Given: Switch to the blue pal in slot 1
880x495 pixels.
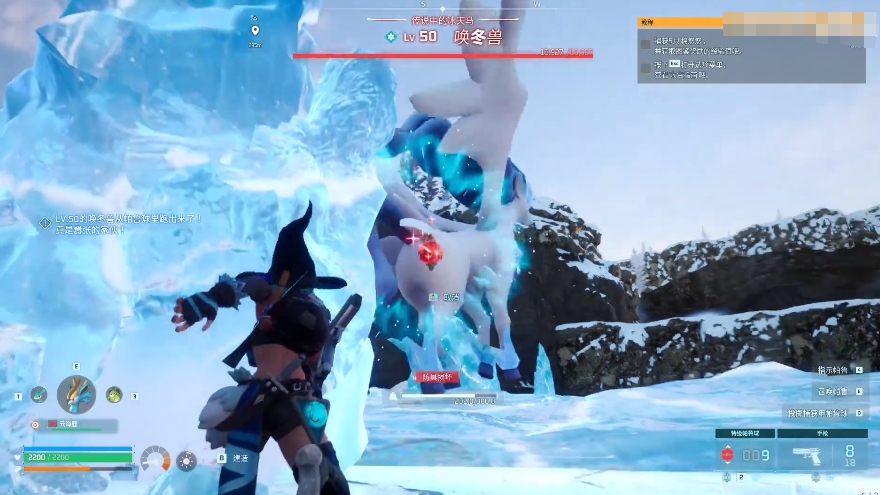Looking at the screenshot, I should (38, 395).
